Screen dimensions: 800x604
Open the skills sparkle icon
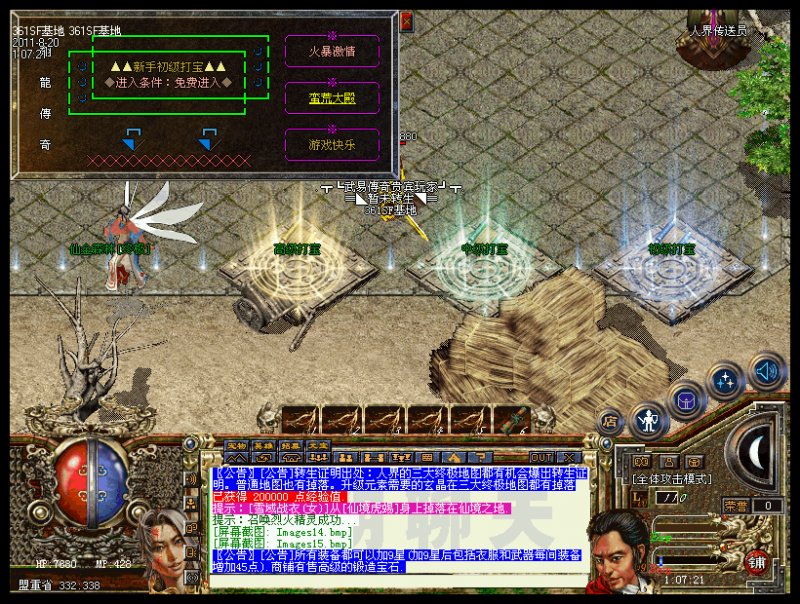pos(725,381)
